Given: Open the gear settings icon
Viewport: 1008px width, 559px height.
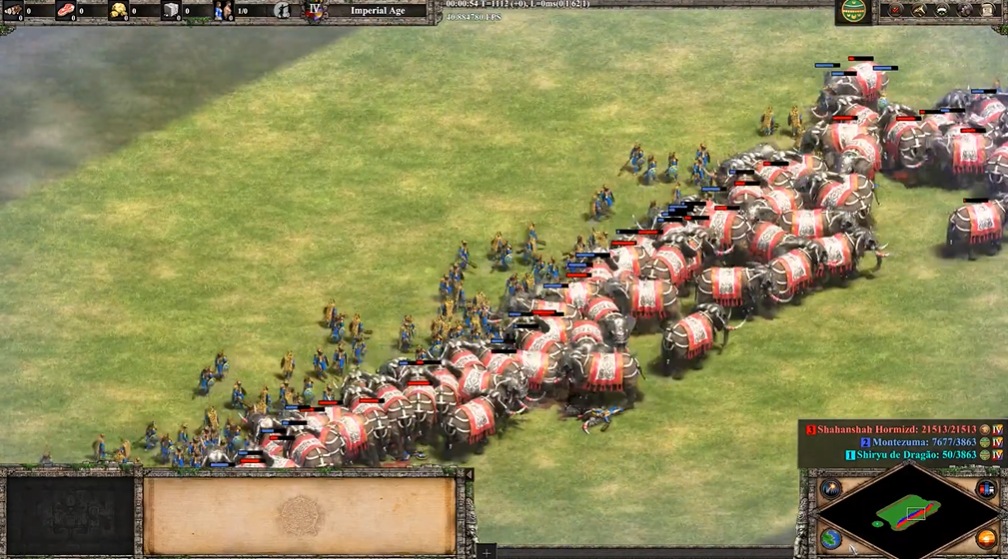Looking at the screenshot, I should pyautogui.click(x=964, y=10).
